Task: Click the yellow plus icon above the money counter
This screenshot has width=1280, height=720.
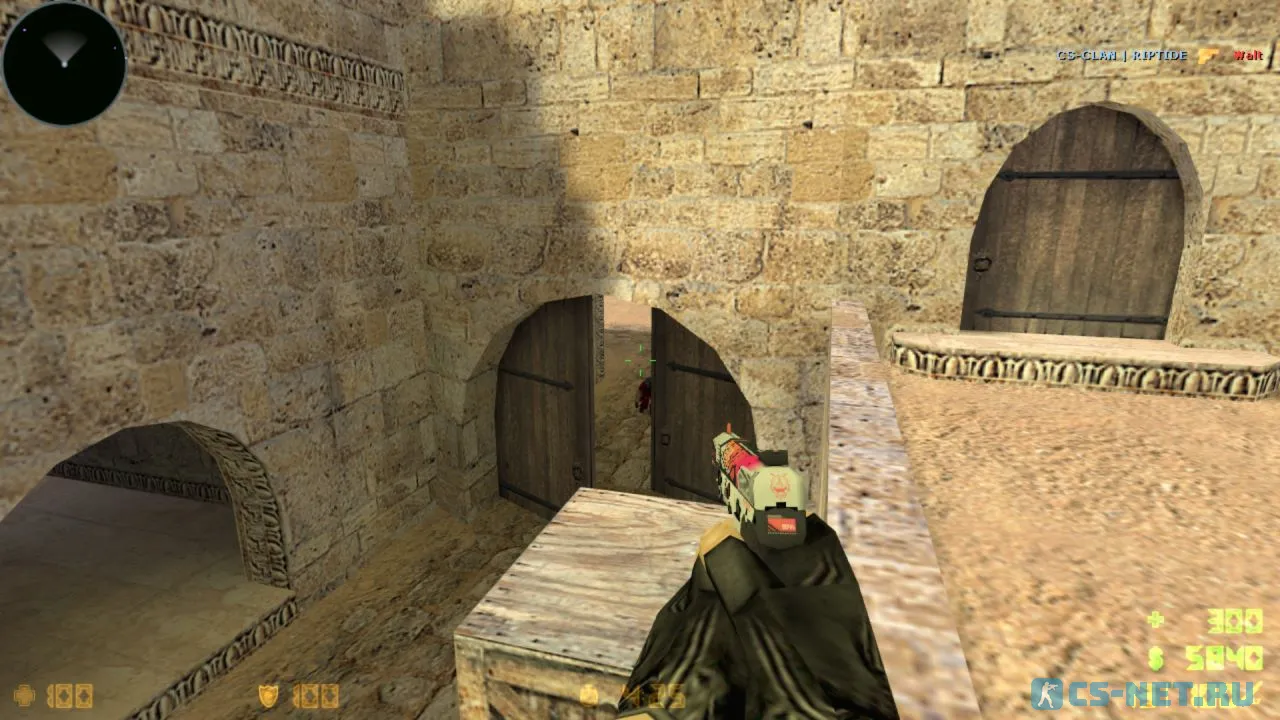Action: pos(1156,618)
